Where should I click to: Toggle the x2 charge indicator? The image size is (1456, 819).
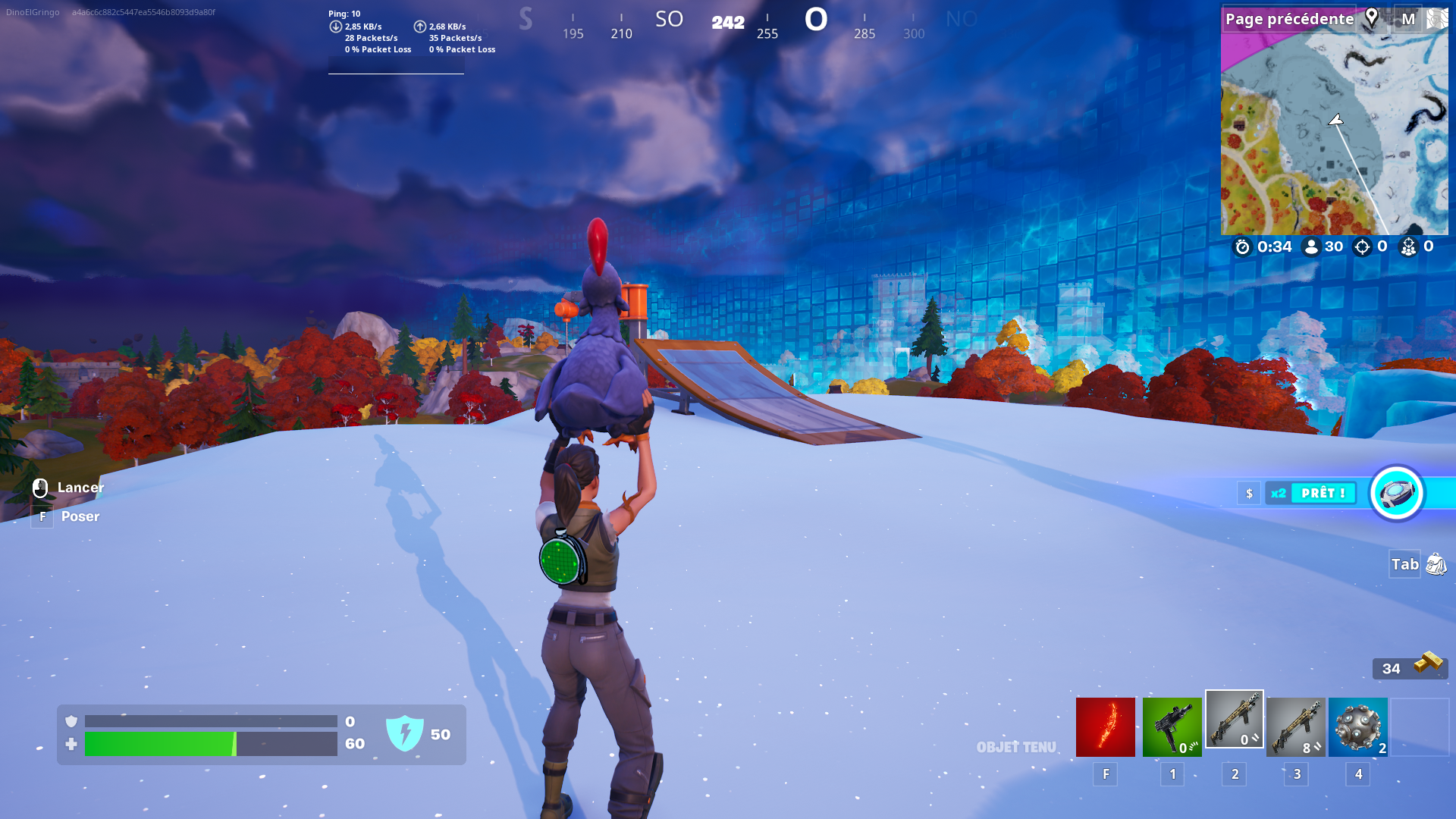[1277, 493]
